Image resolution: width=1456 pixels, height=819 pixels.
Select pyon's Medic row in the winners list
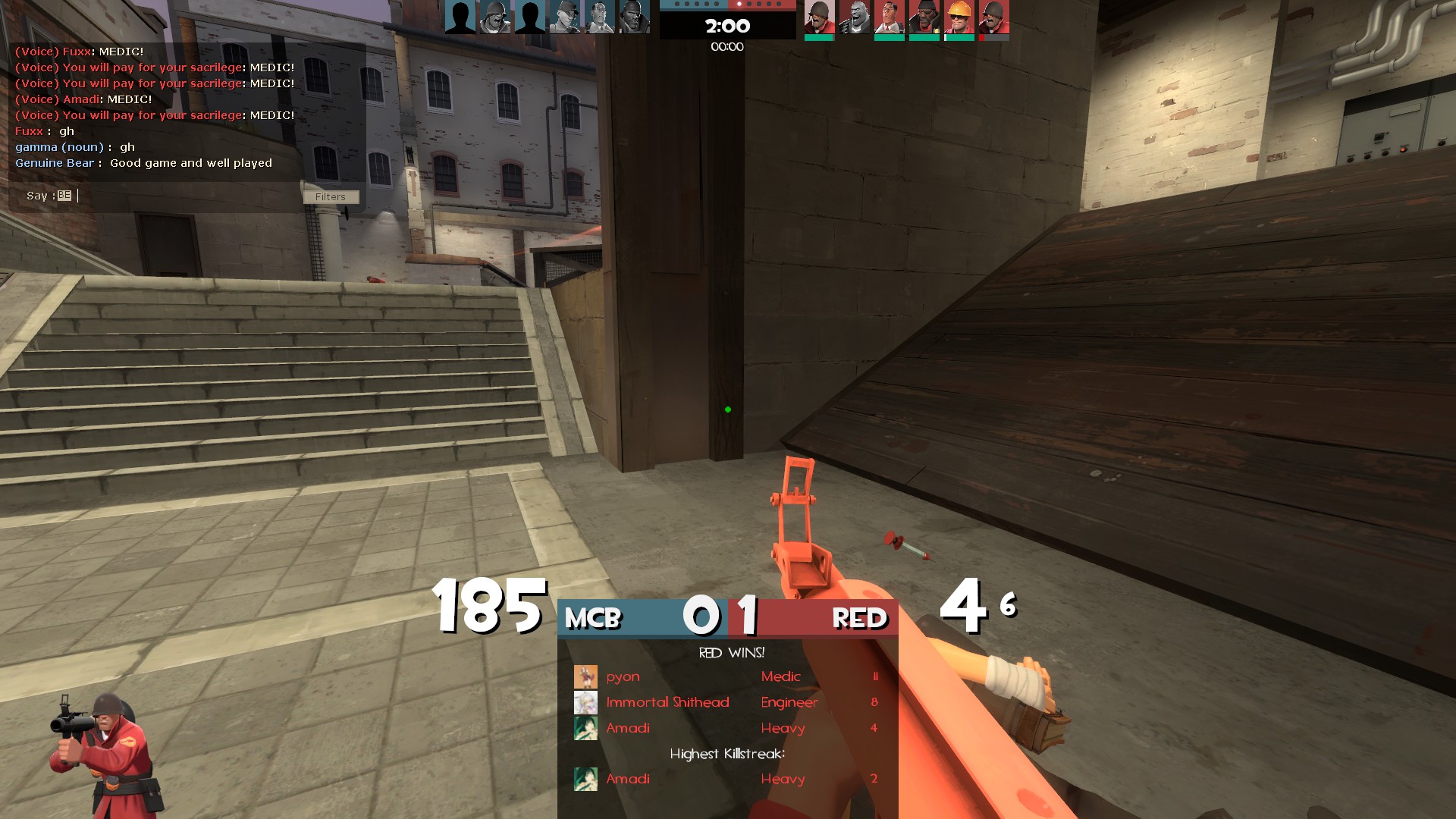pos(726,676)
